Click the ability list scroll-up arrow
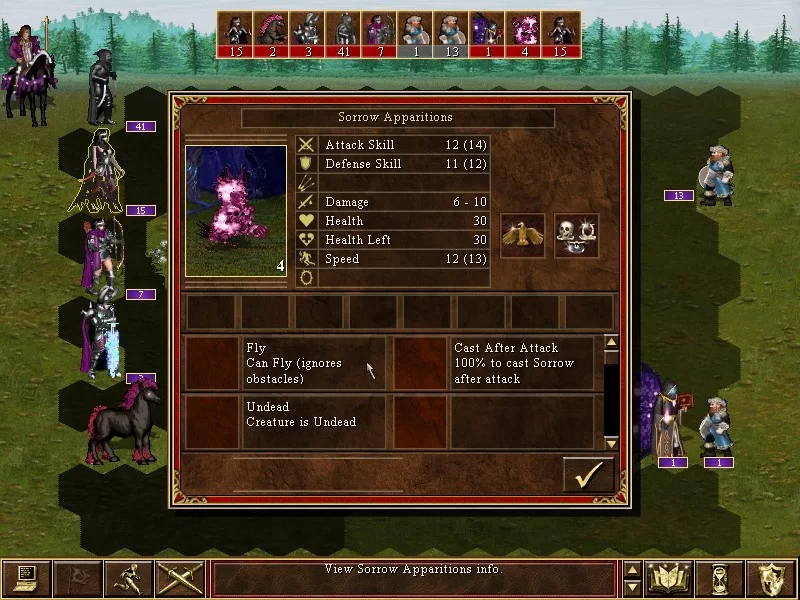The height and width of the screenshot is (600, 800). click(x=612, y=343)
